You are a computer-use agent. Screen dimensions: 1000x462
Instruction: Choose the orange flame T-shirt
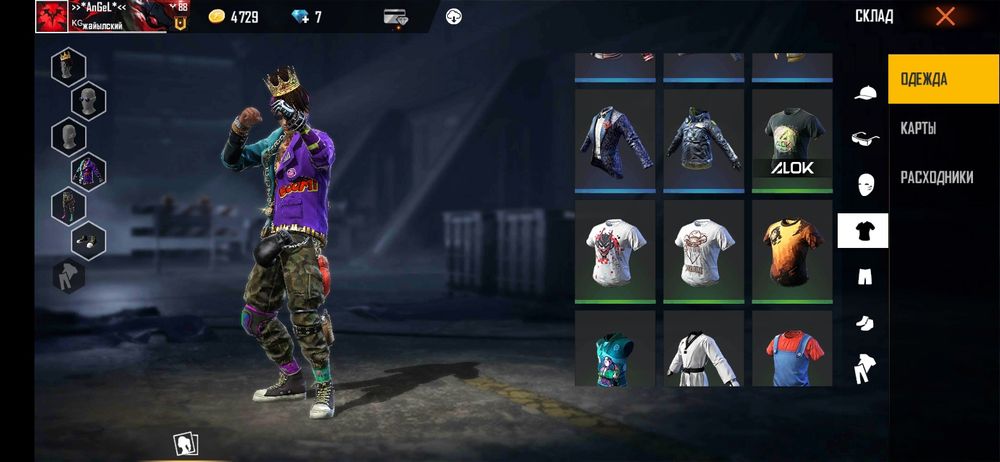click(x=793, y=250)
